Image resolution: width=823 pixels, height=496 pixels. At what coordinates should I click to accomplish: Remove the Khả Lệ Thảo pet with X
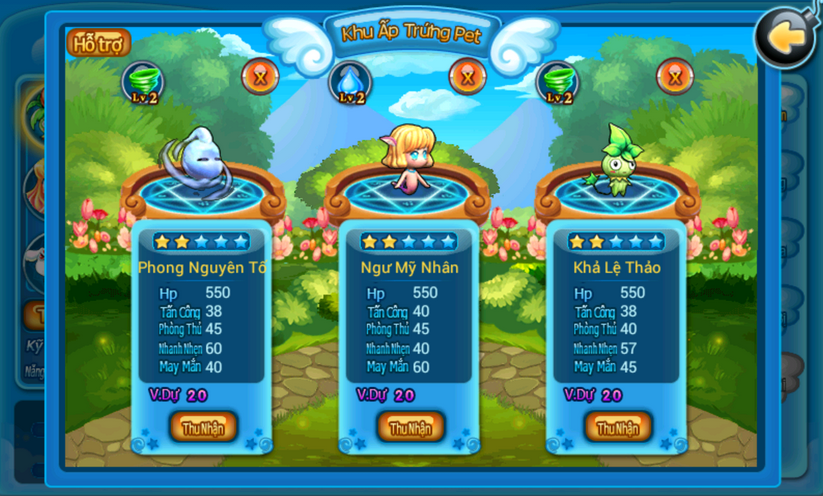pyautogui.click(x=675, y=77)
